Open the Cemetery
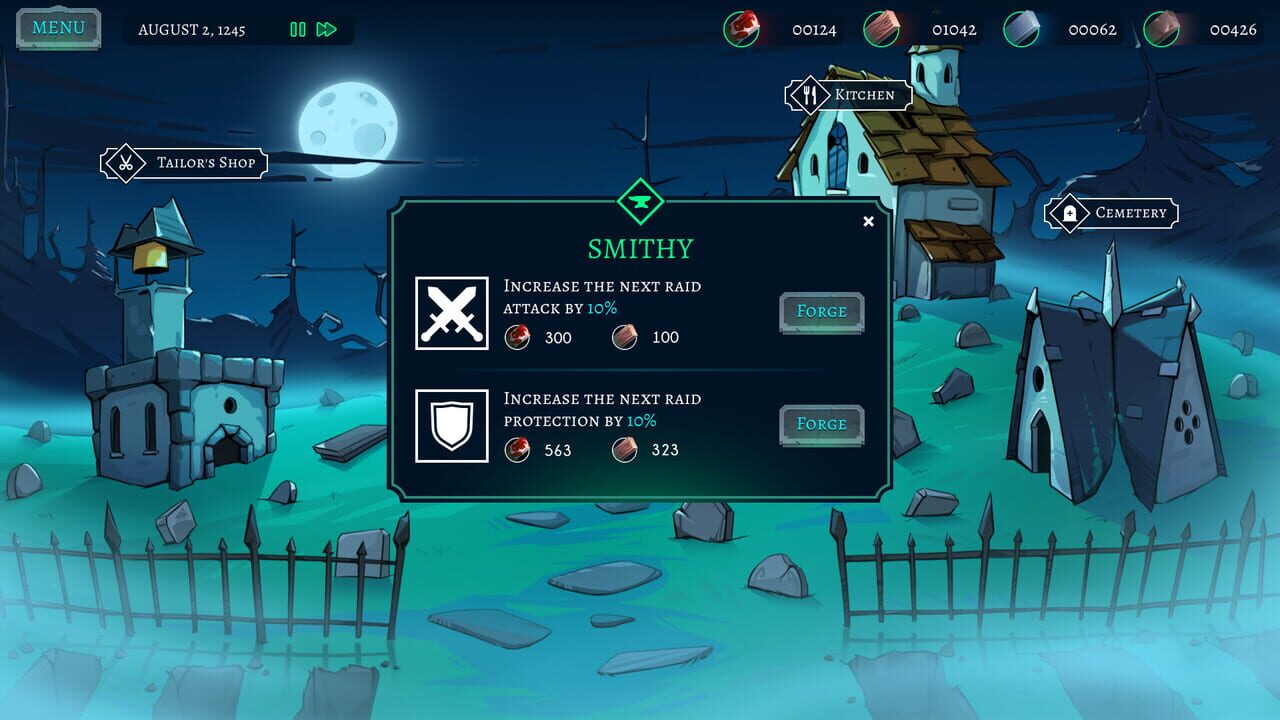The height and width of the screenshot is (720, 1280). (x=1131, y=213)
